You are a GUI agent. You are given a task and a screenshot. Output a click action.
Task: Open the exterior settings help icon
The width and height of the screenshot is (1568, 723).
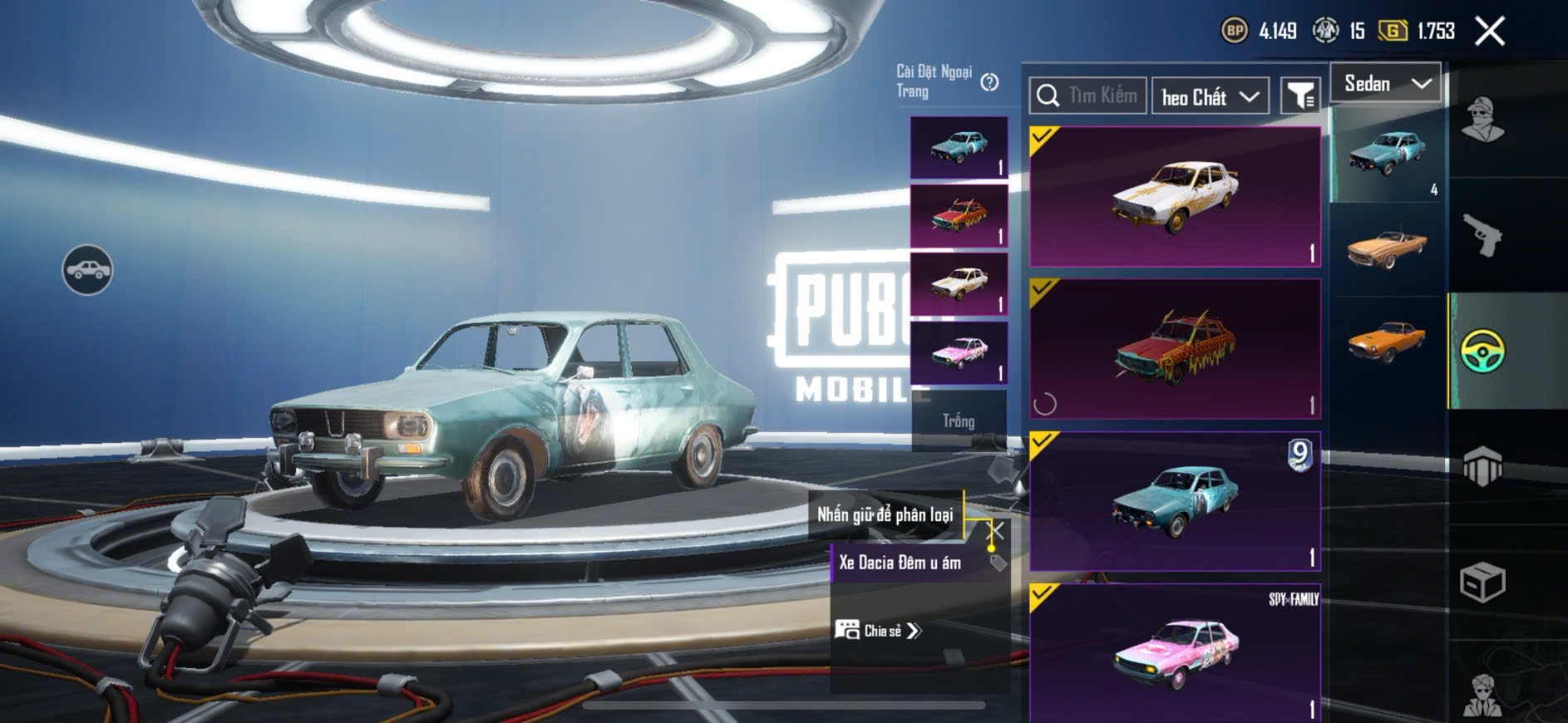[989, 82]
